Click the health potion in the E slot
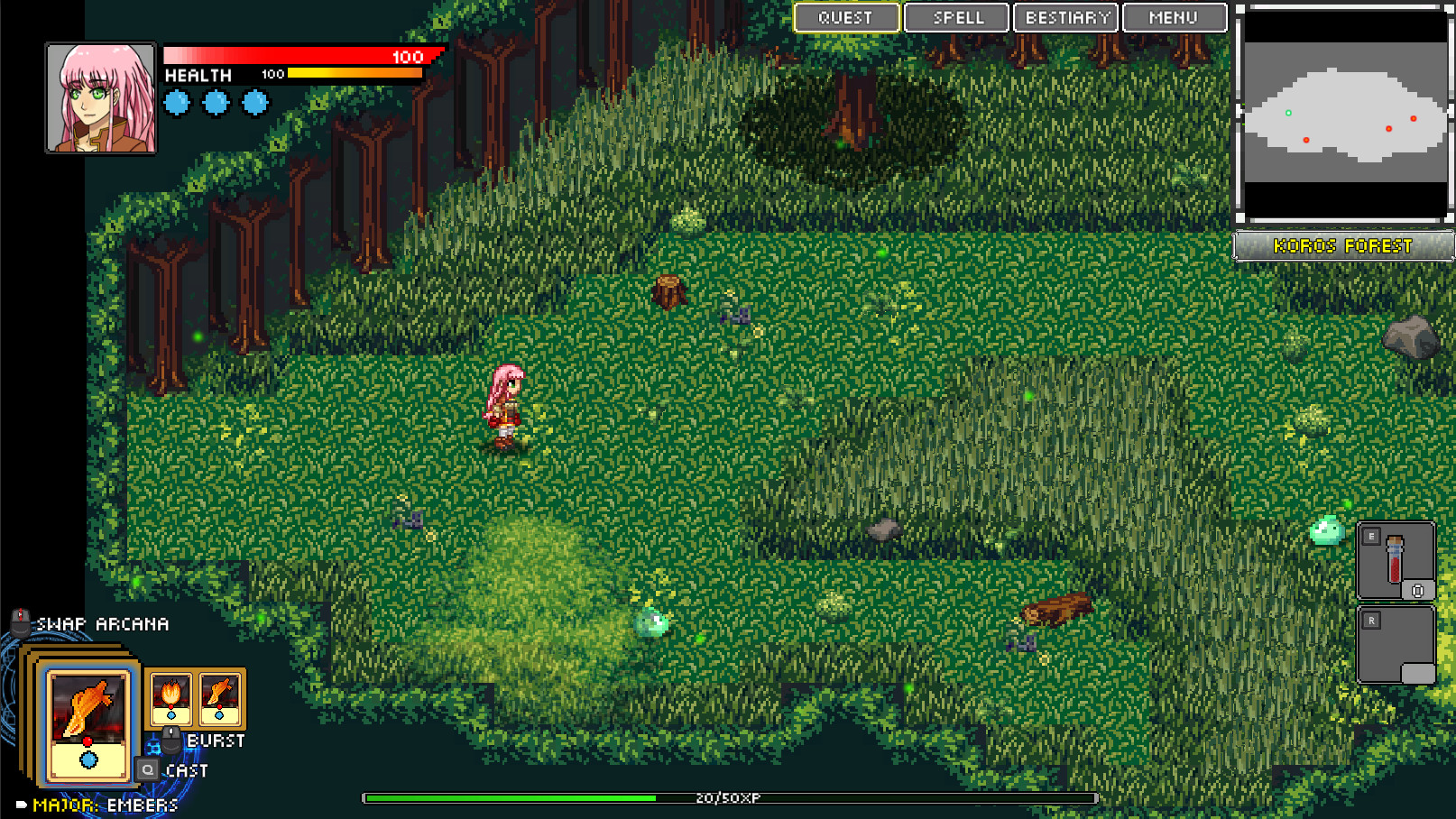1456x819 pixels. pos(1396,560)
